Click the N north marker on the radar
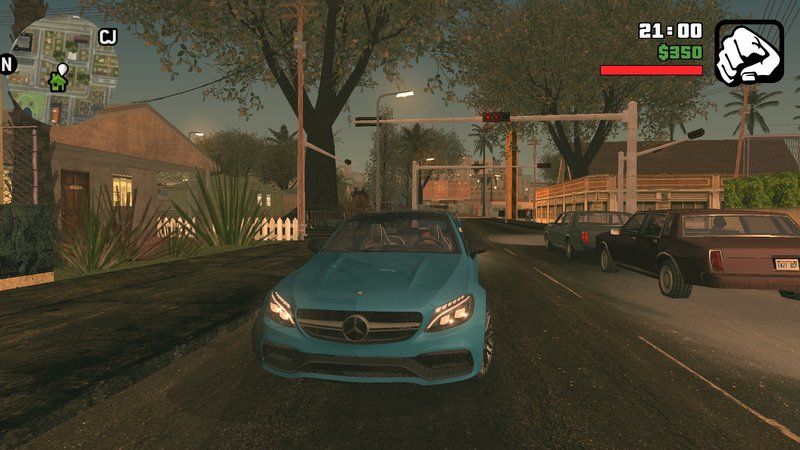800x450 pixels. pyautogui.click(x=8, y=64)
